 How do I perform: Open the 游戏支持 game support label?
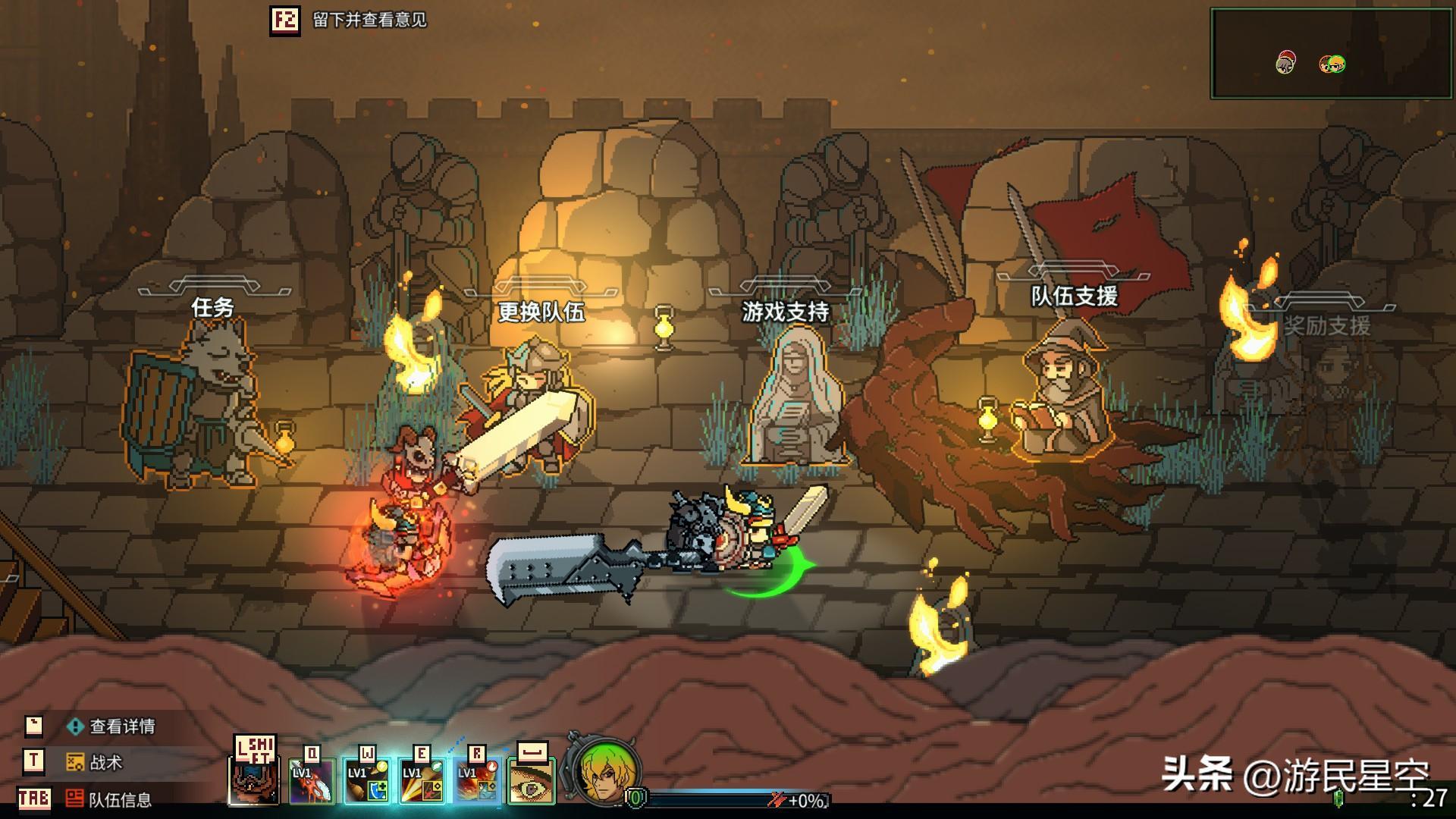tap(785, 312)
